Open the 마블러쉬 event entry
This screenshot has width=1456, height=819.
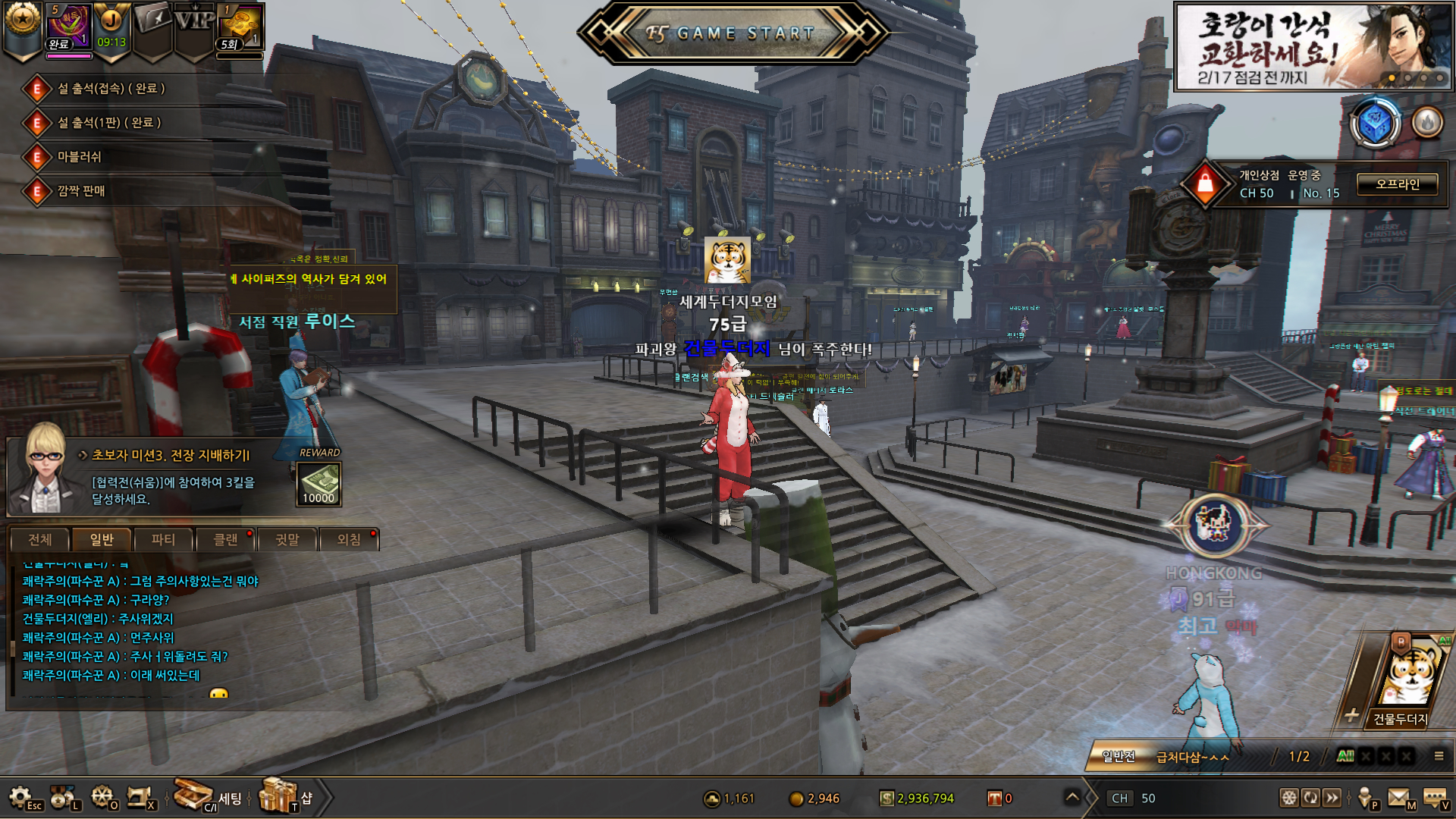pyautogui.click(x=80, y=157)
